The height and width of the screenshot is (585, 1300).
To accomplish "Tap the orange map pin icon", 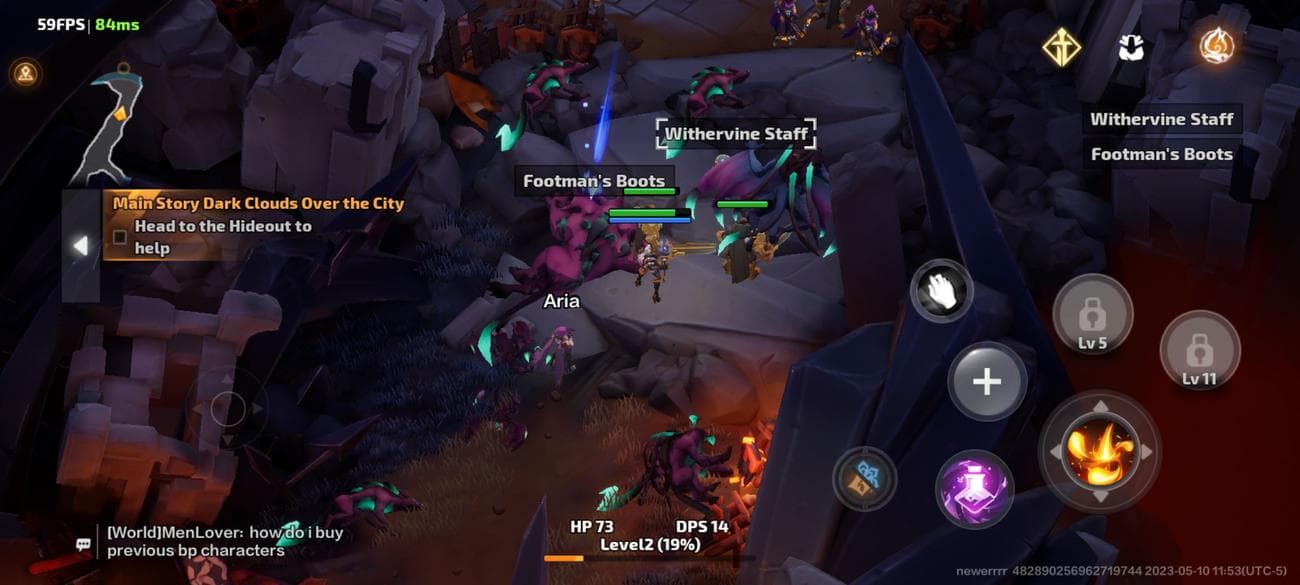I will (25, 72).
